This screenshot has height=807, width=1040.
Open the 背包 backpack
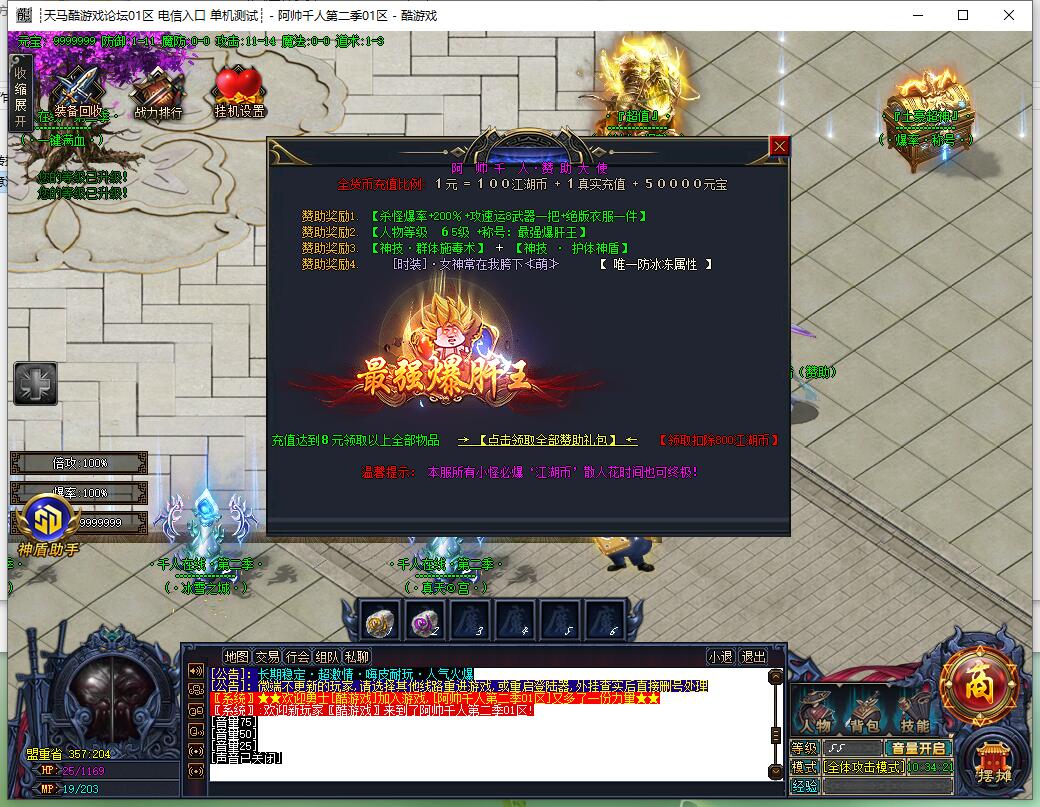pyautogui.click(x=865, y=714)
